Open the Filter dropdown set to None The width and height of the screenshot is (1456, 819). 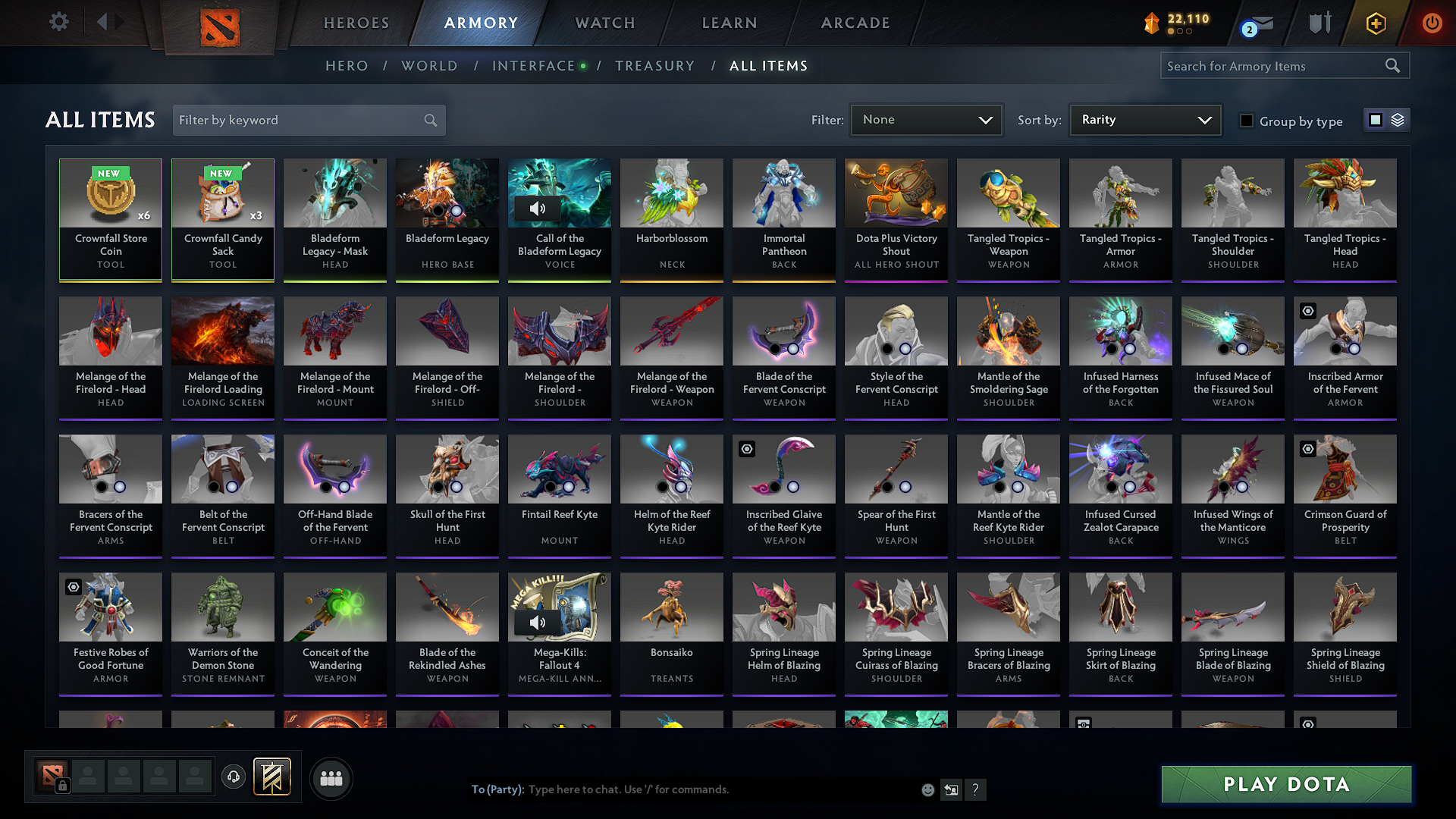click(x=926, y=120)
